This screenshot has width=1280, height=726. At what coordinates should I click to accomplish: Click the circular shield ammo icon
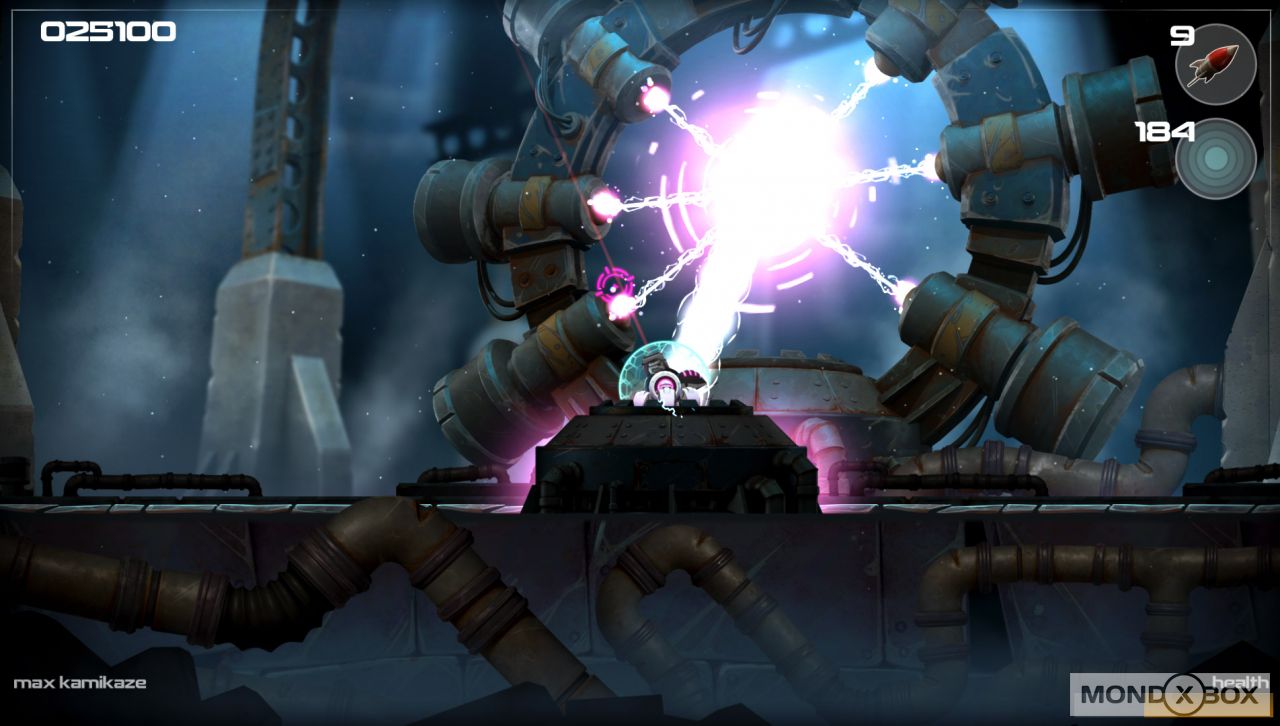[1216, 158]
